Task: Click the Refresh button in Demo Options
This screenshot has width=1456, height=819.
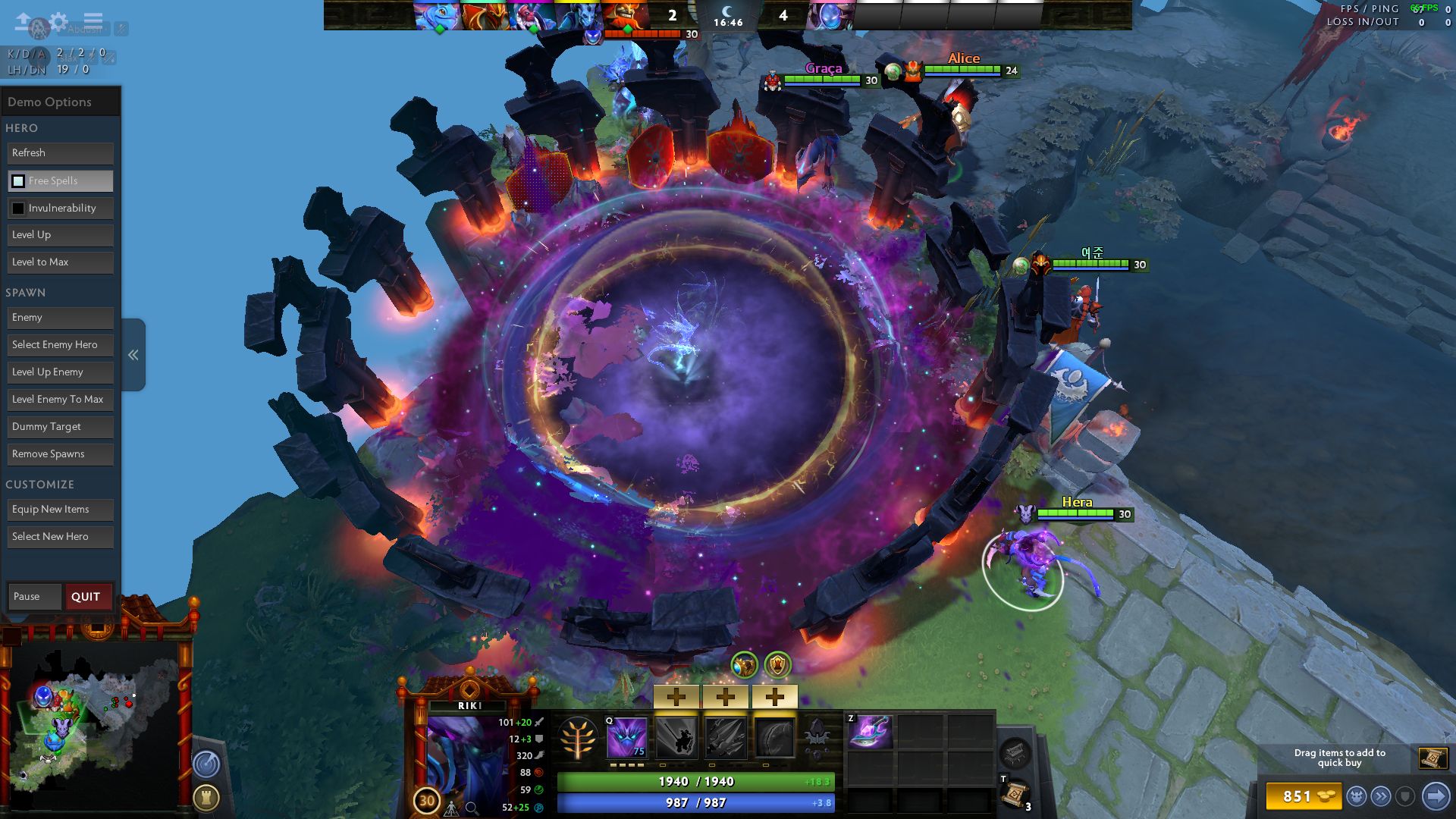Action: [x=61, y=153]
